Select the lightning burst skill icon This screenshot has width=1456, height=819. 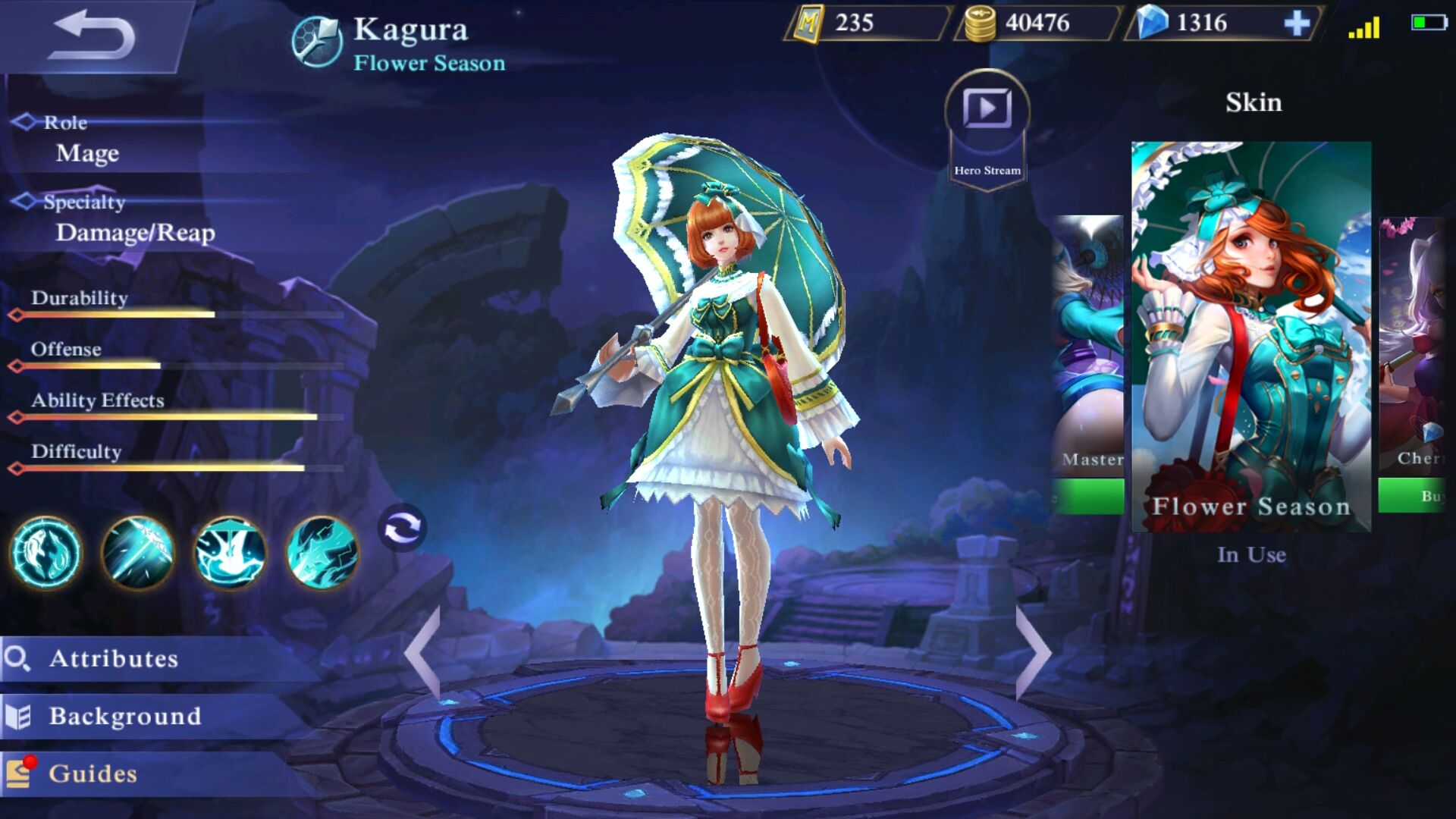coord(323,554)
